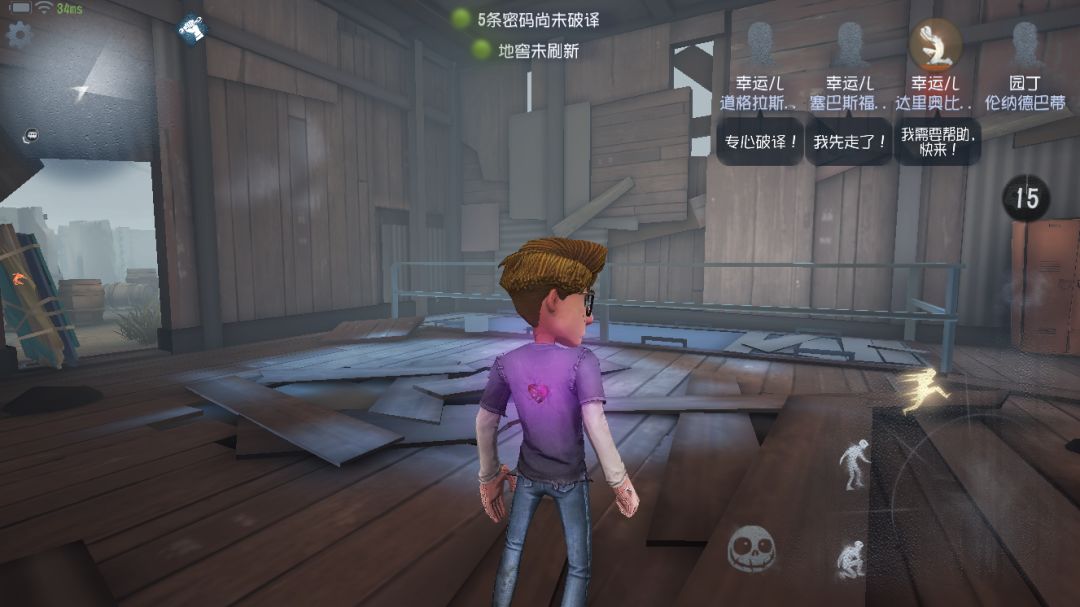Switch to the glowing run stance
The image size is (1080, 607).
click(925, 390)
